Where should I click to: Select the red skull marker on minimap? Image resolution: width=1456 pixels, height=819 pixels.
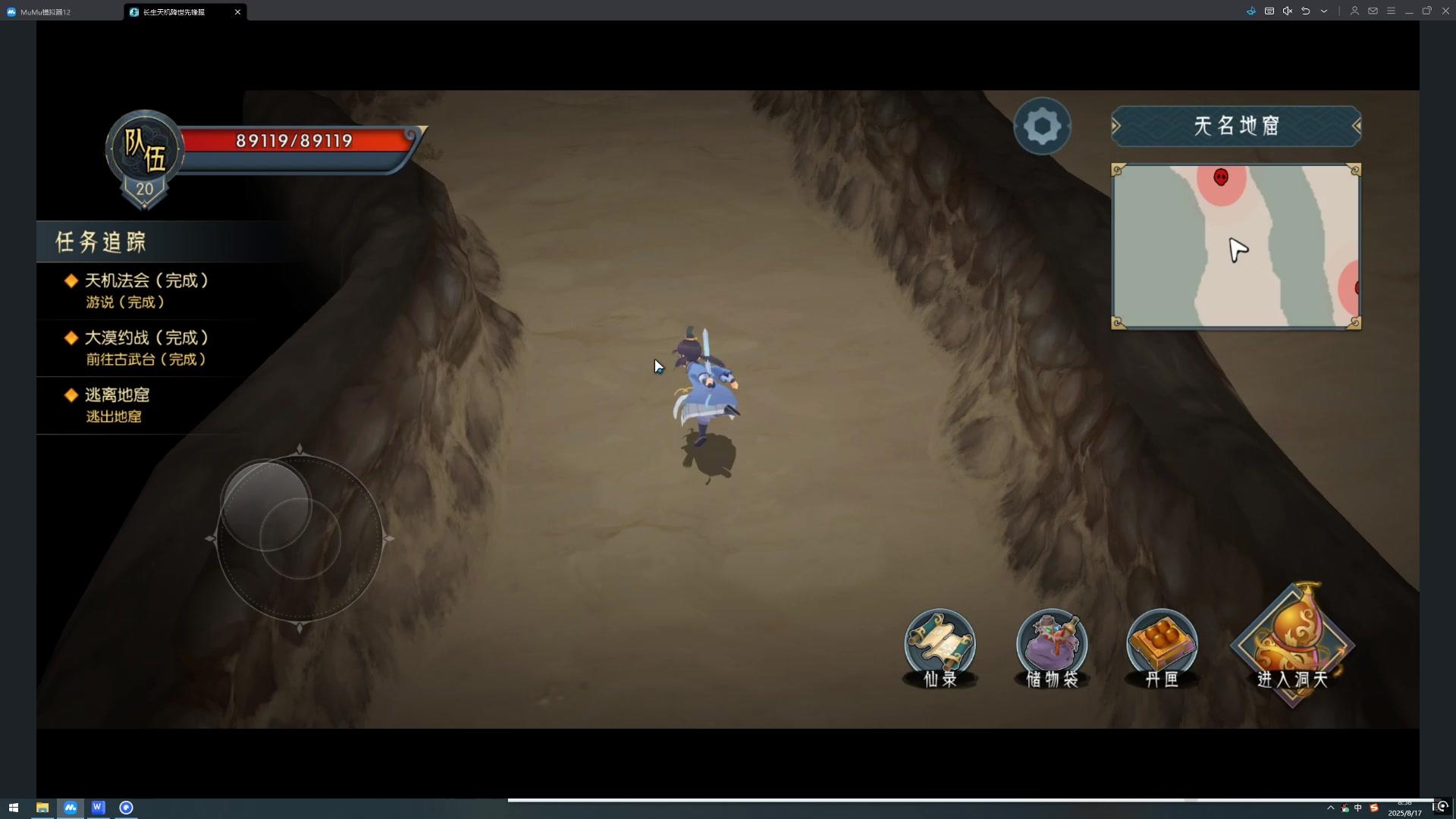[x=1221, y=177]
